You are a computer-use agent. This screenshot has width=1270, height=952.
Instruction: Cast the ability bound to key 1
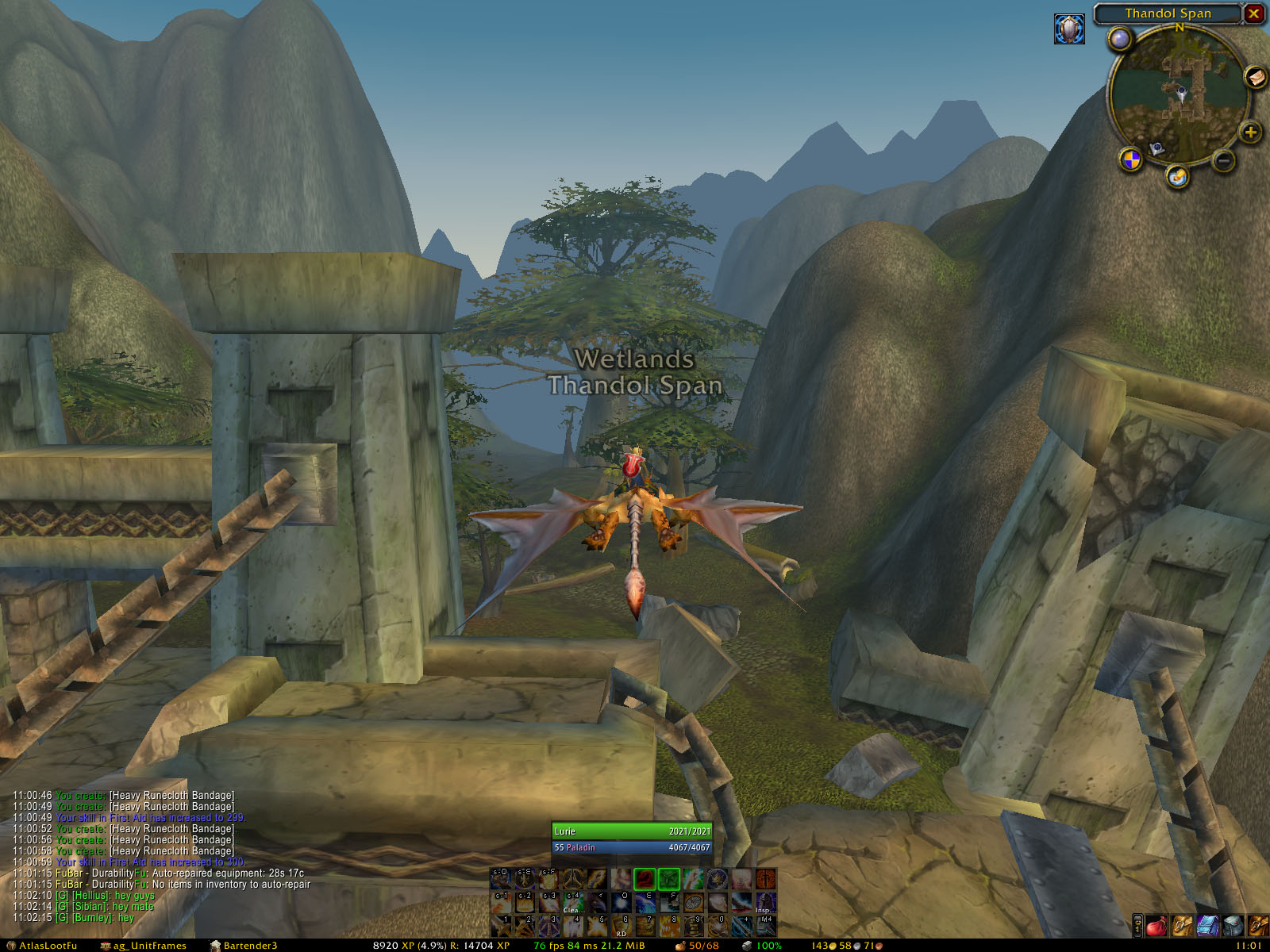[501, 925]
